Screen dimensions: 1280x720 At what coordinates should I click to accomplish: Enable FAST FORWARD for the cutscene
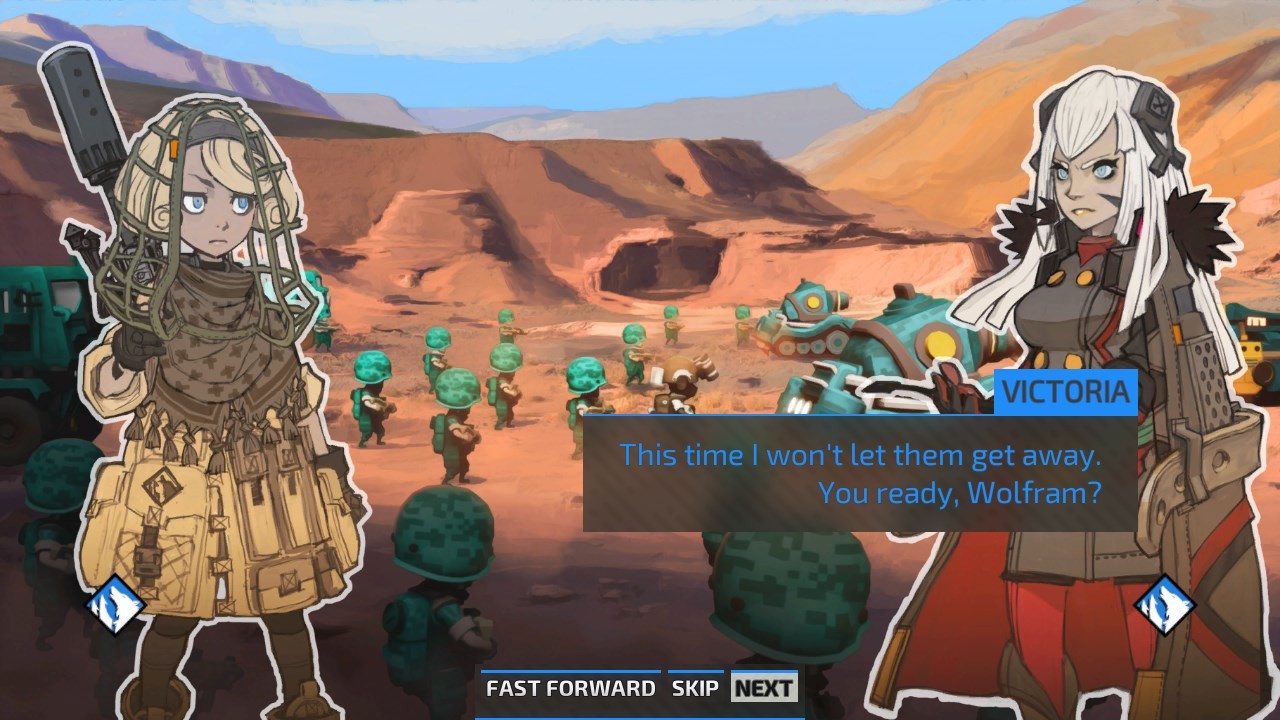(x=570, y=688)
